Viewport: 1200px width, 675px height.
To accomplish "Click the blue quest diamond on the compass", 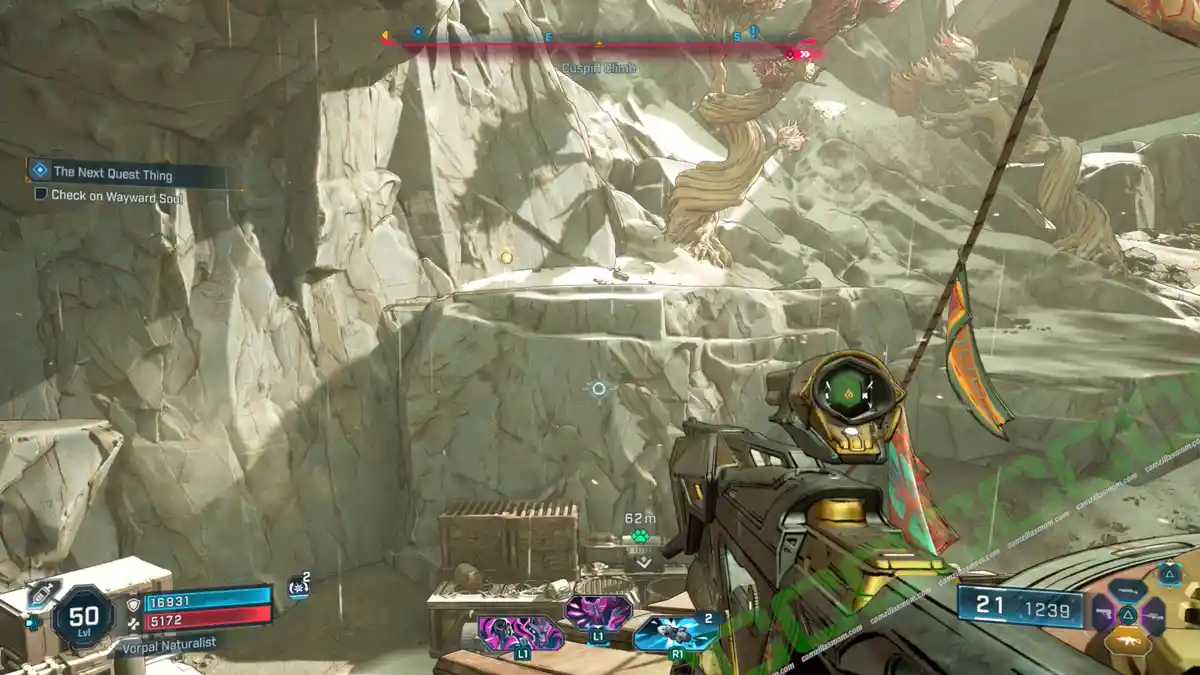I will pos(418,32).
